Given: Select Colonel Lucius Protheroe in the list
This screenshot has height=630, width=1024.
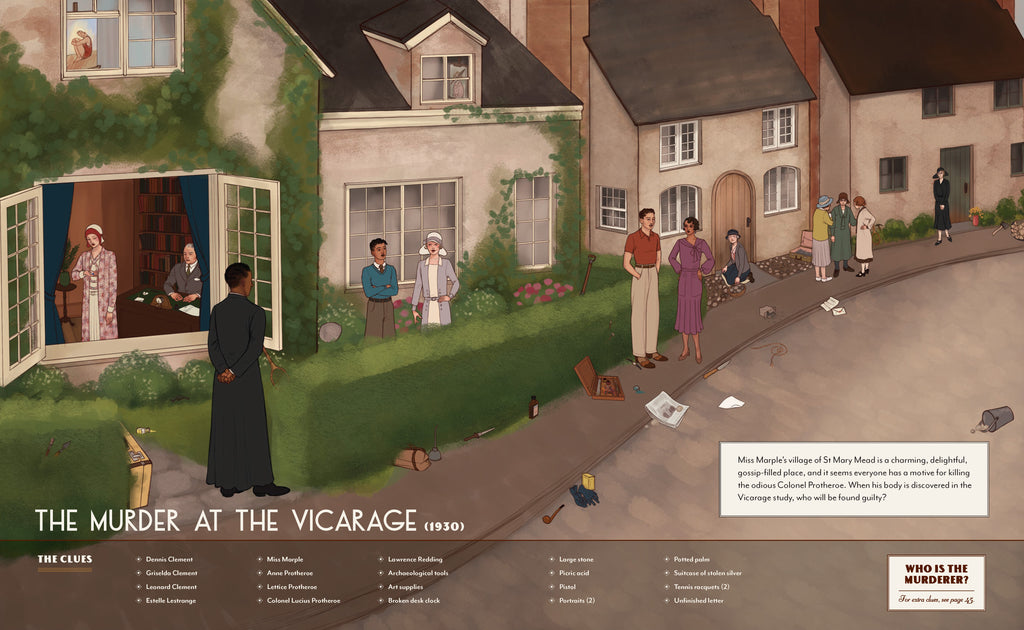Looking at the screenshot, I should [x=303, y=601].
